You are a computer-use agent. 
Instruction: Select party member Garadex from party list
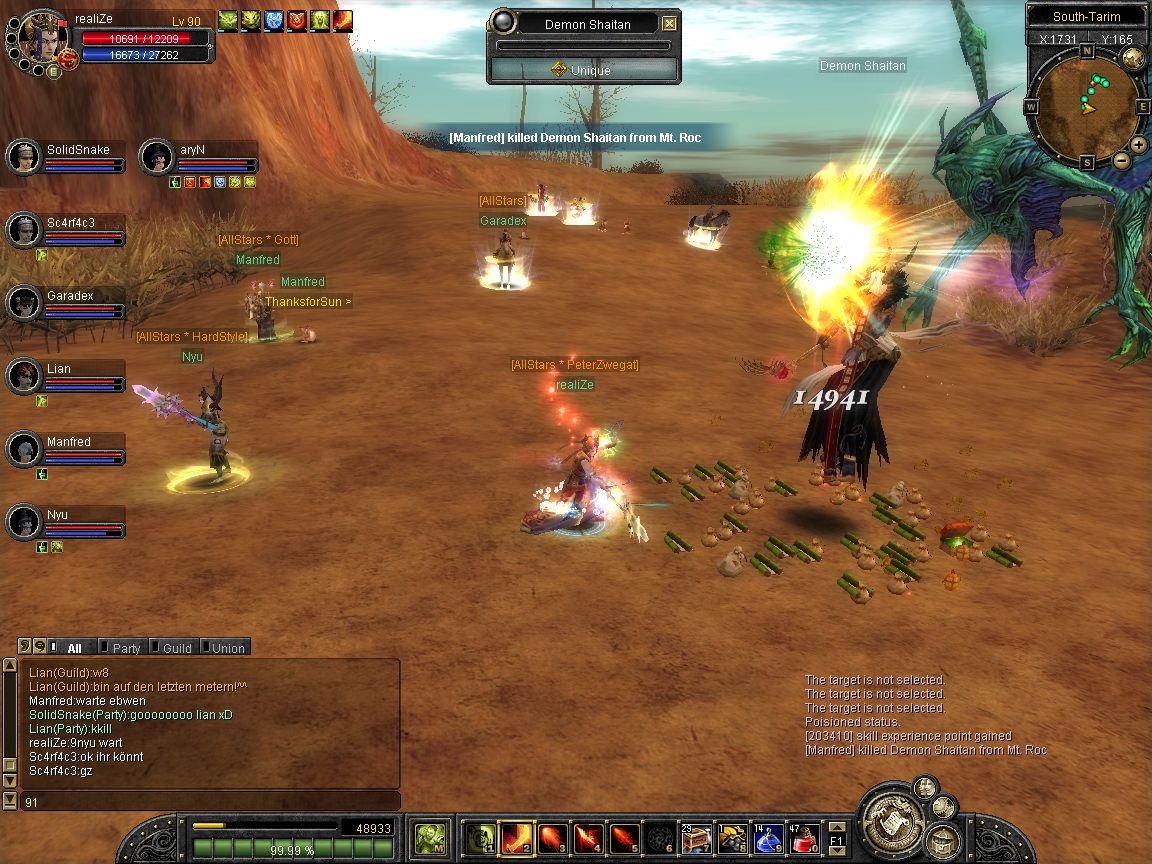click(x=66, y=303)
